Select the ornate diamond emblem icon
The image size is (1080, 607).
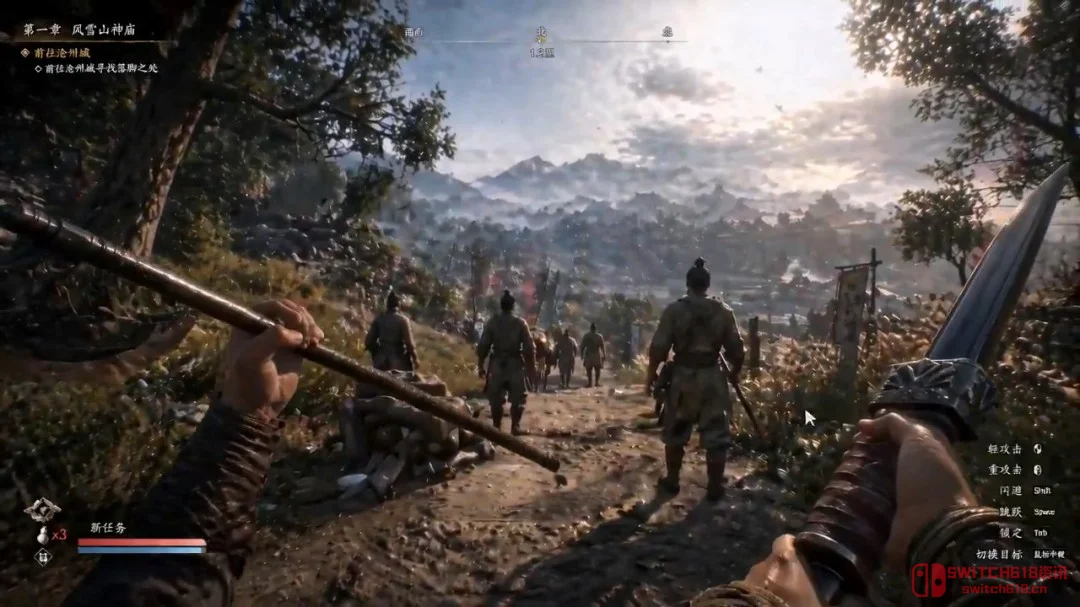tap(42, 510)
